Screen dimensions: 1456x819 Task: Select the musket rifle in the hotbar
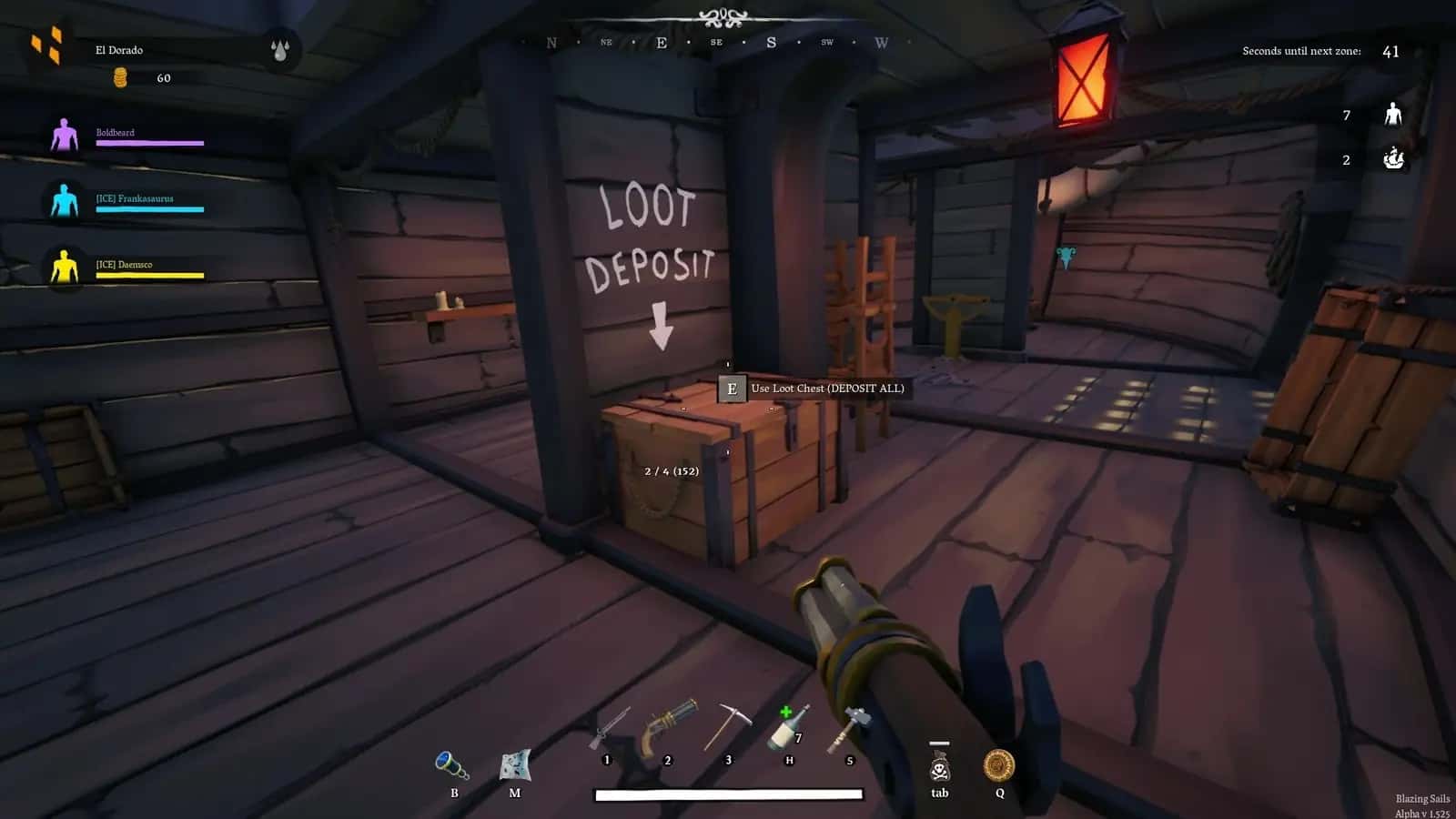tap(610, 730)
